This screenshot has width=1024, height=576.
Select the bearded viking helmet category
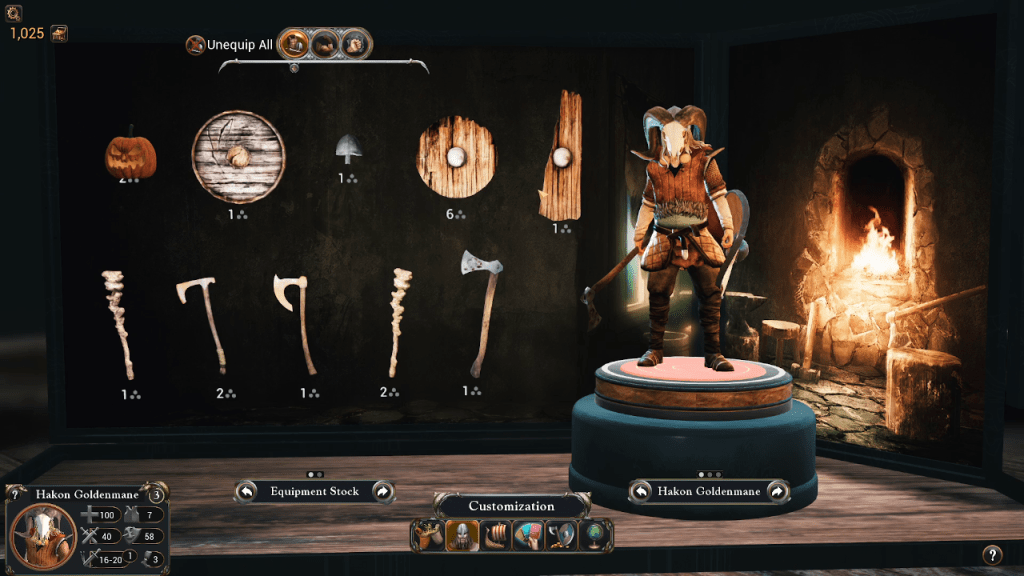pyautogui.click(x=461, y=536)
